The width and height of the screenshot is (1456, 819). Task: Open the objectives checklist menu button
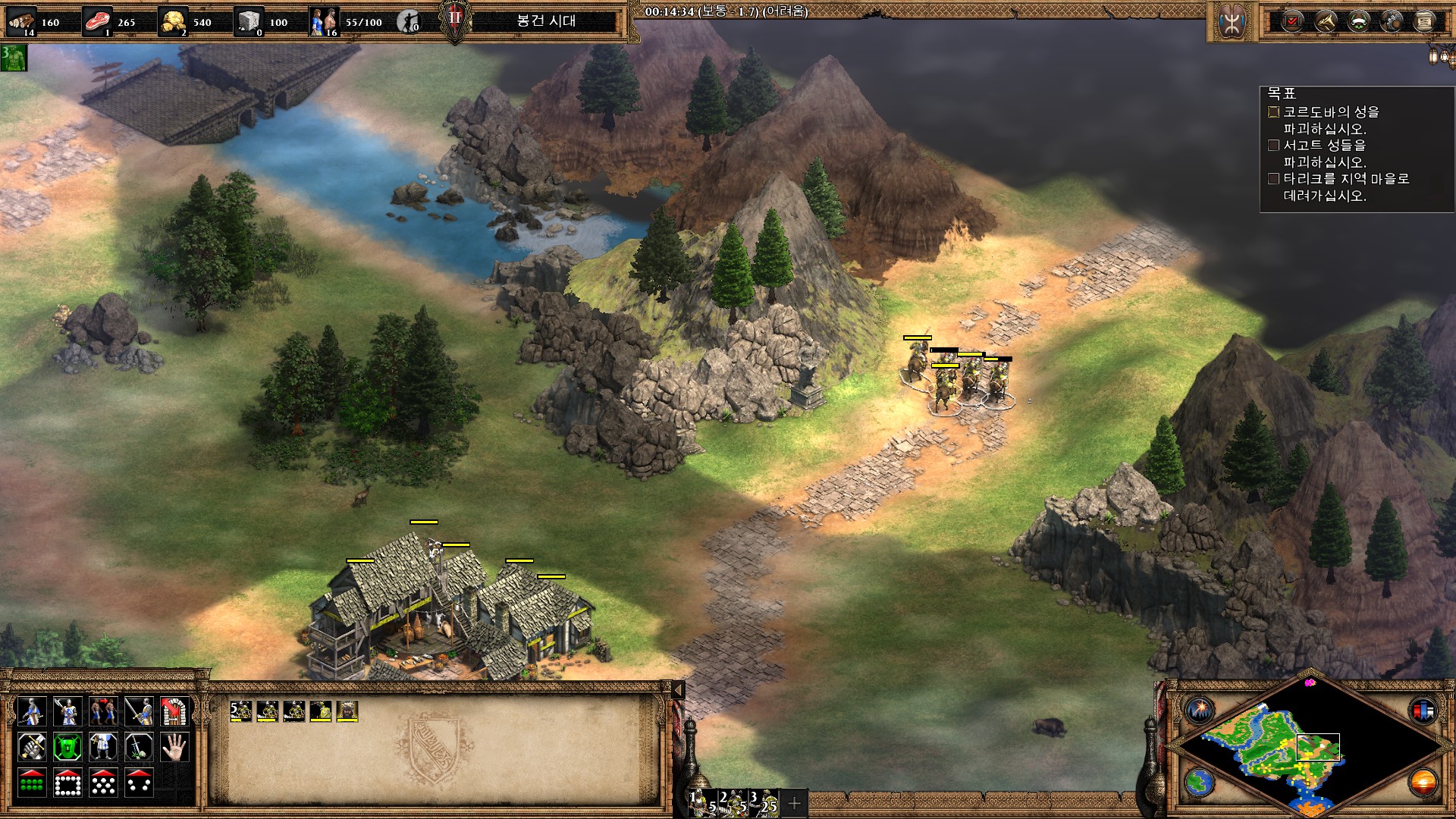(1293, 21)
